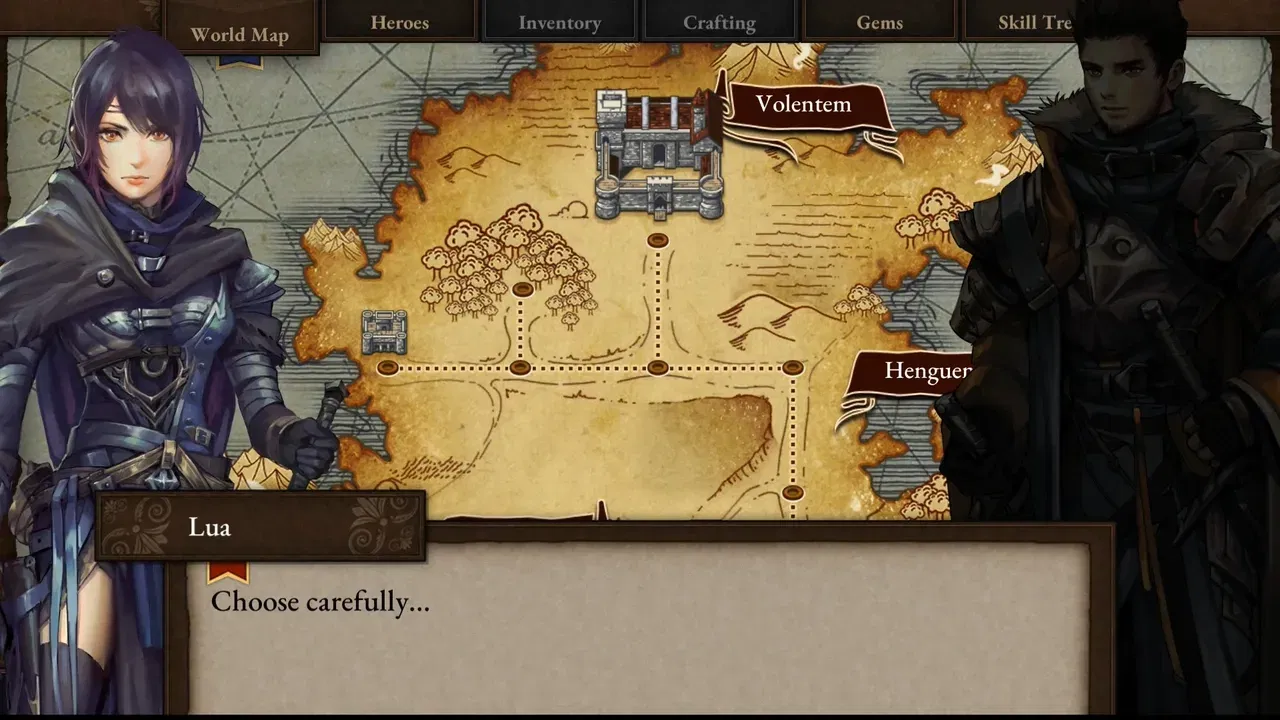The width and height of the screenshot is (1280, 720).
Task: Select the waypoint node directly below Volentem castle
Action: [x=657, y=238]
